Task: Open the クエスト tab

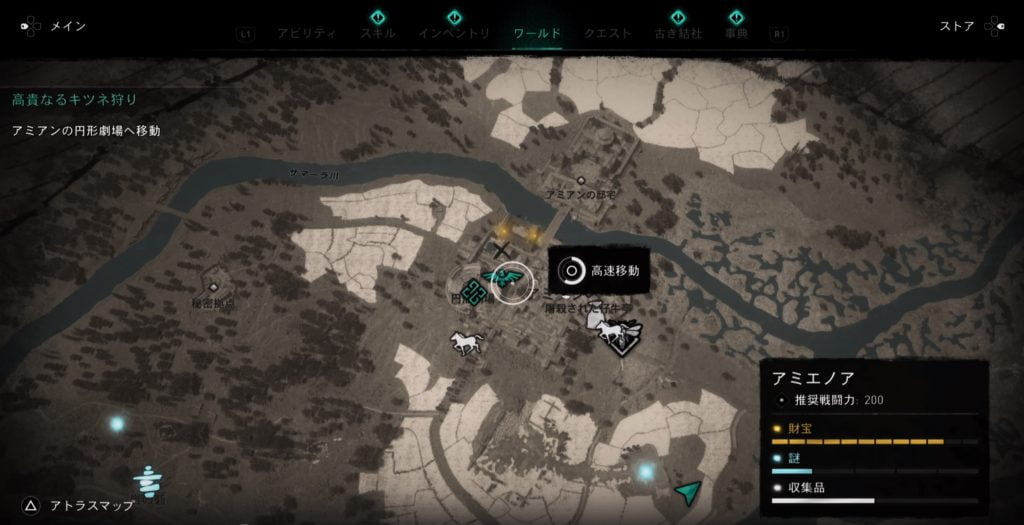Action: pyautogui.click(x=608, y=33)
